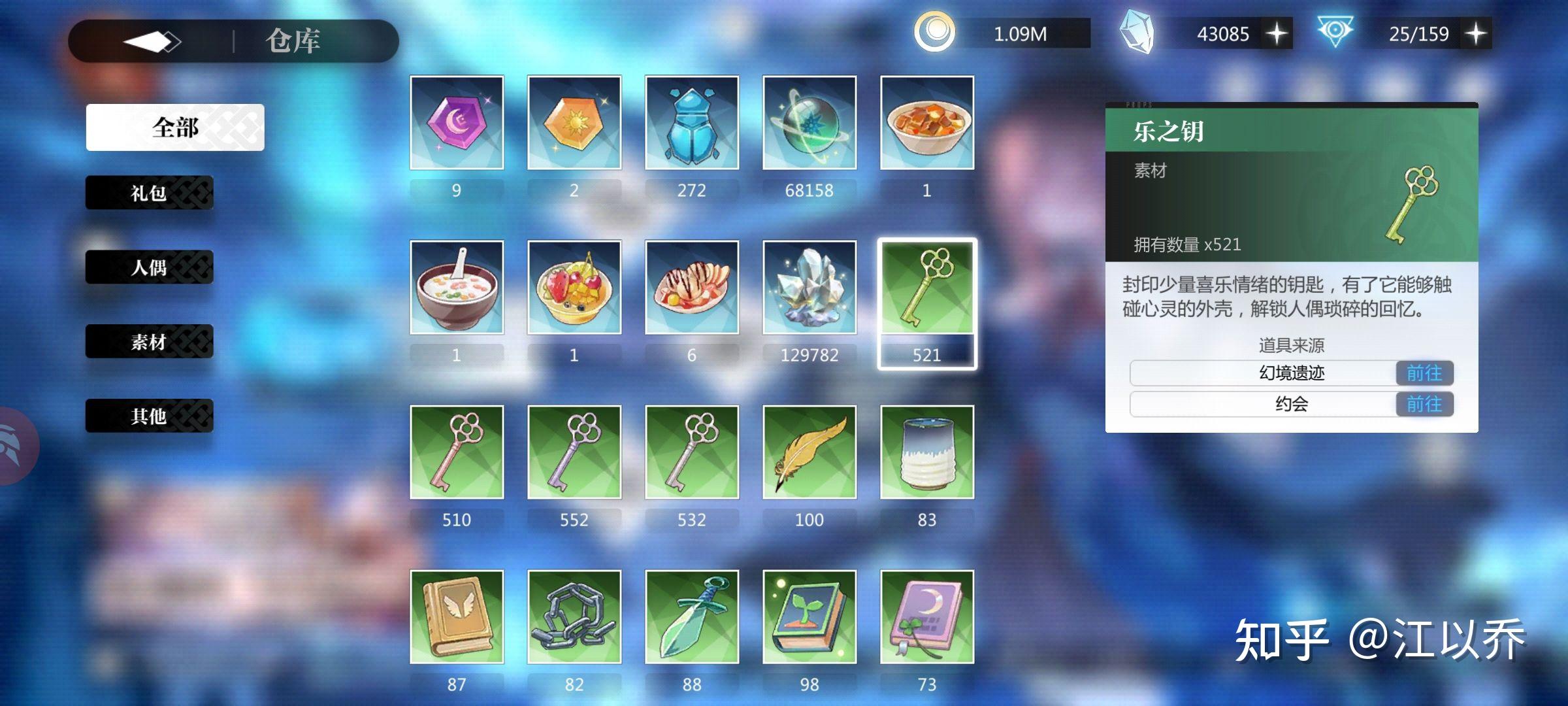This screenshot has height=706, width=1568.
Task: Select the blue scarab beetle item
Action: click(x=692, y=123)
